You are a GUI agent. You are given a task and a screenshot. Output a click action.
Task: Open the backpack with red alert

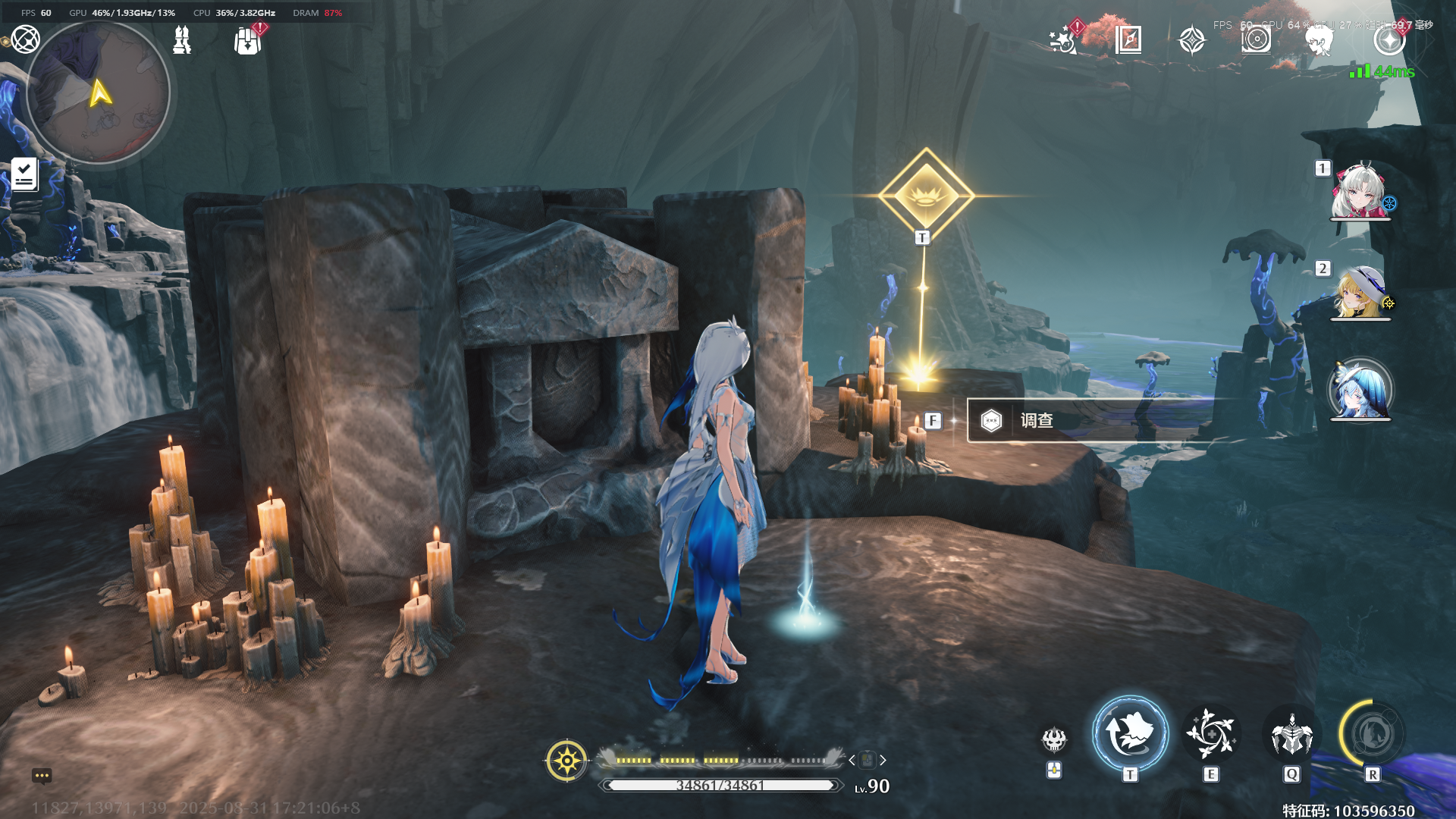(247, 40)
